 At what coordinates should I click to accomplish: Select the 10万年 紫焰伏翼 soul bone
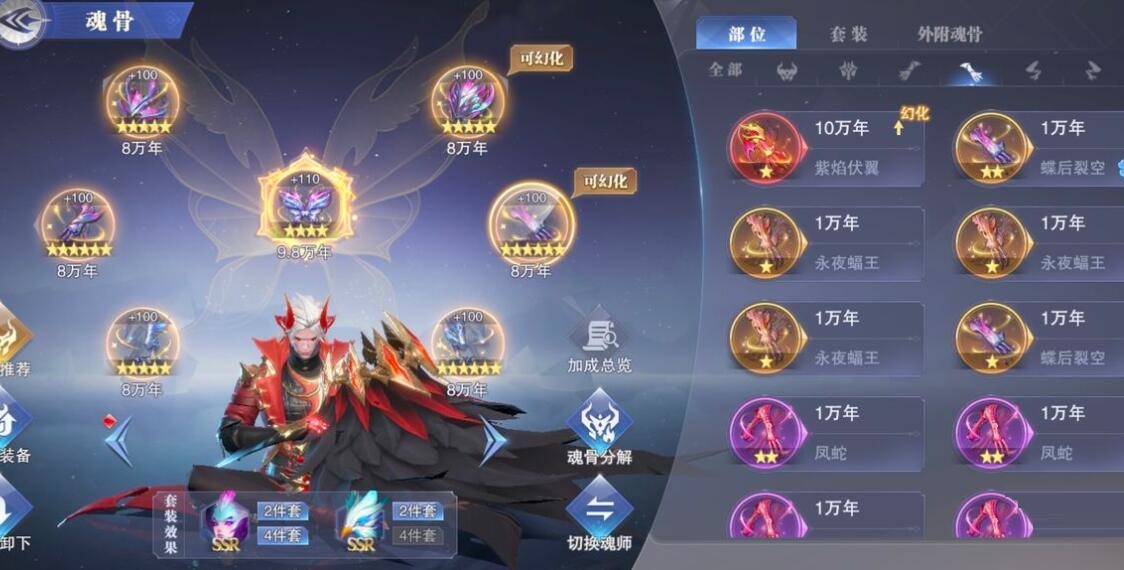(824, 148)
